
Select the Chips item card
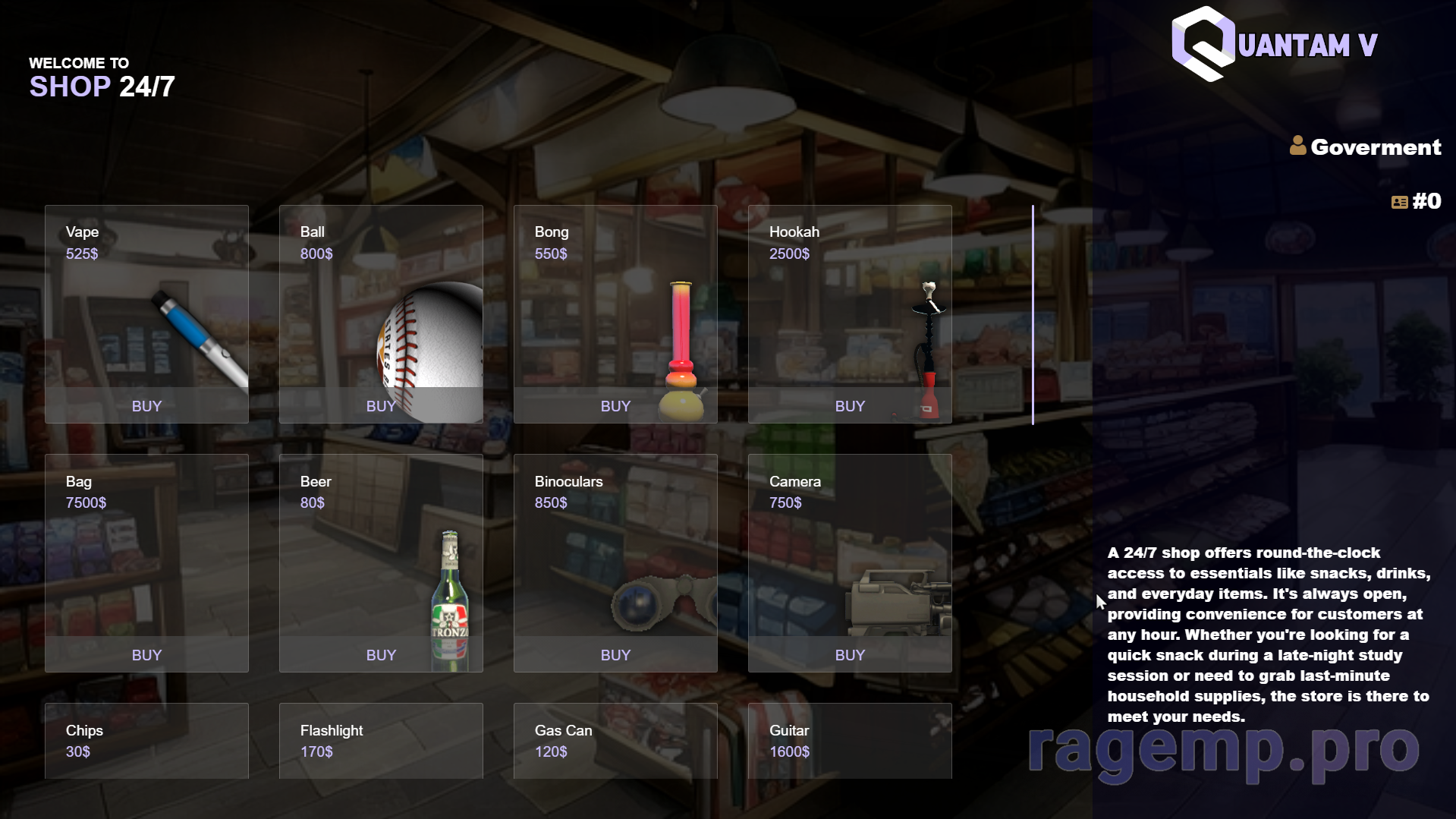[146, 741]
